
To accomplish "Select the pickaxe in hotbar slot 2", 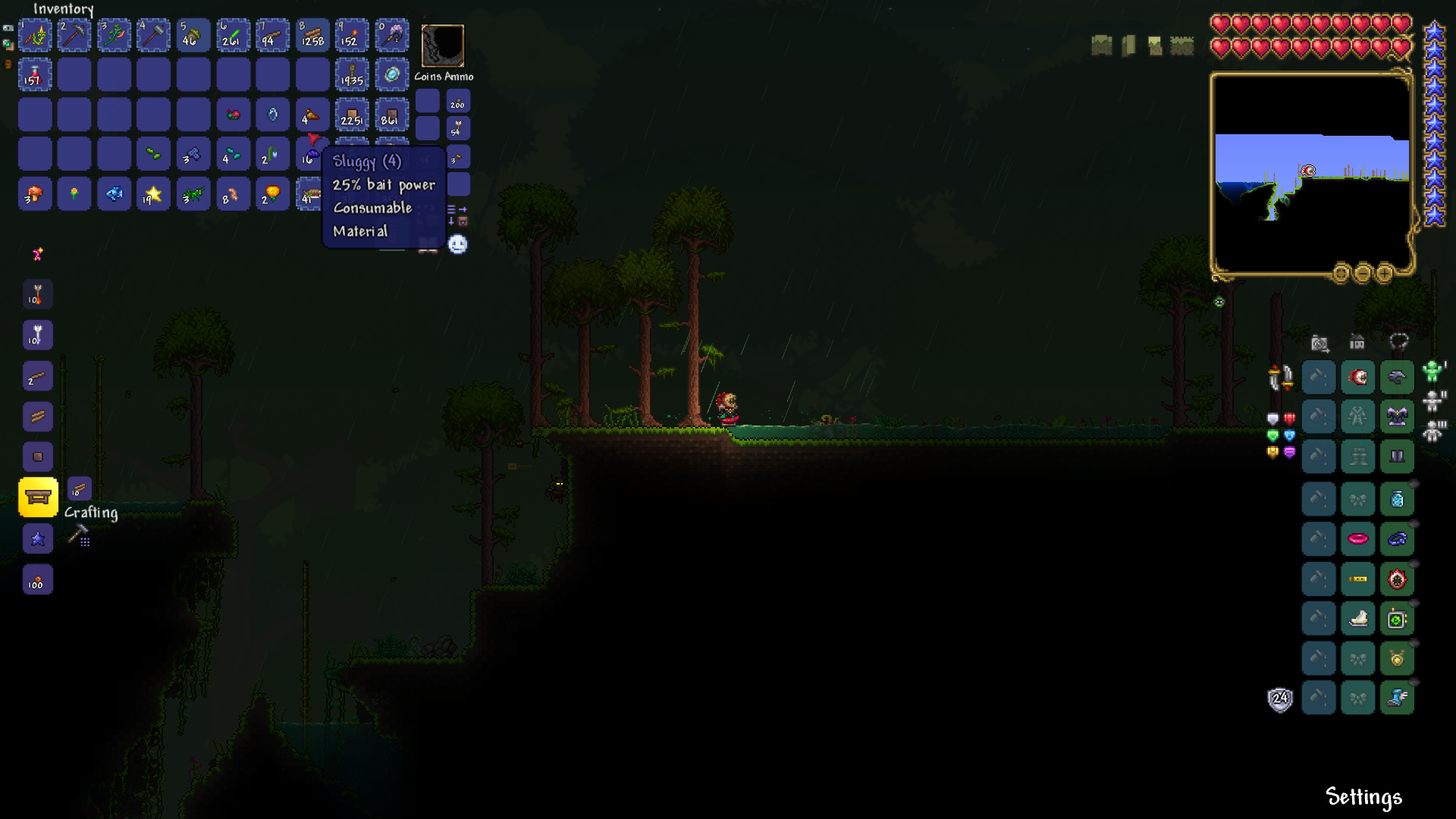I will coord(74,36).
